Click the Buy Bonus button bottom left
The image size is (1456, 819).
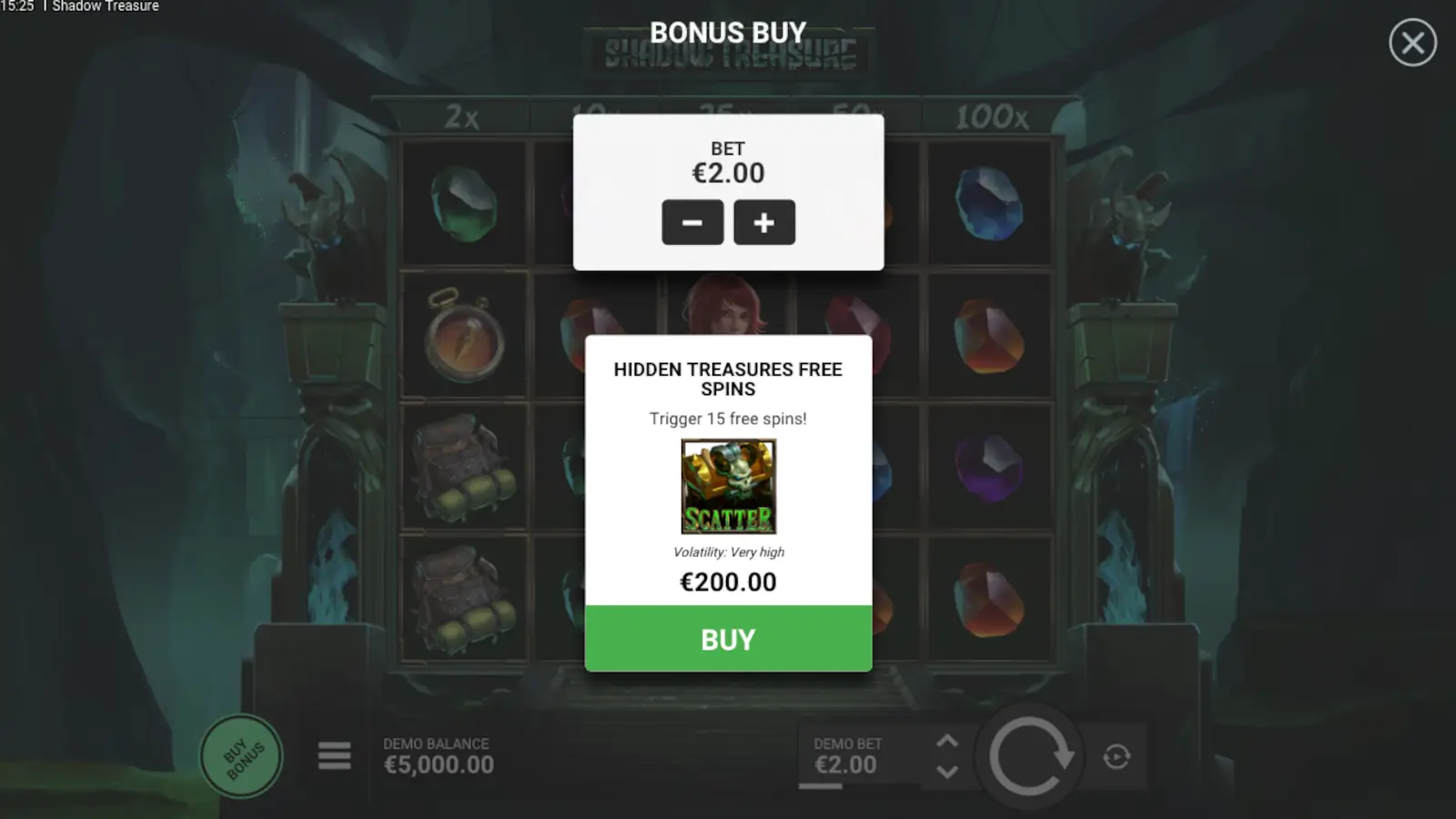pyautogui.click(x=240, y=756)
